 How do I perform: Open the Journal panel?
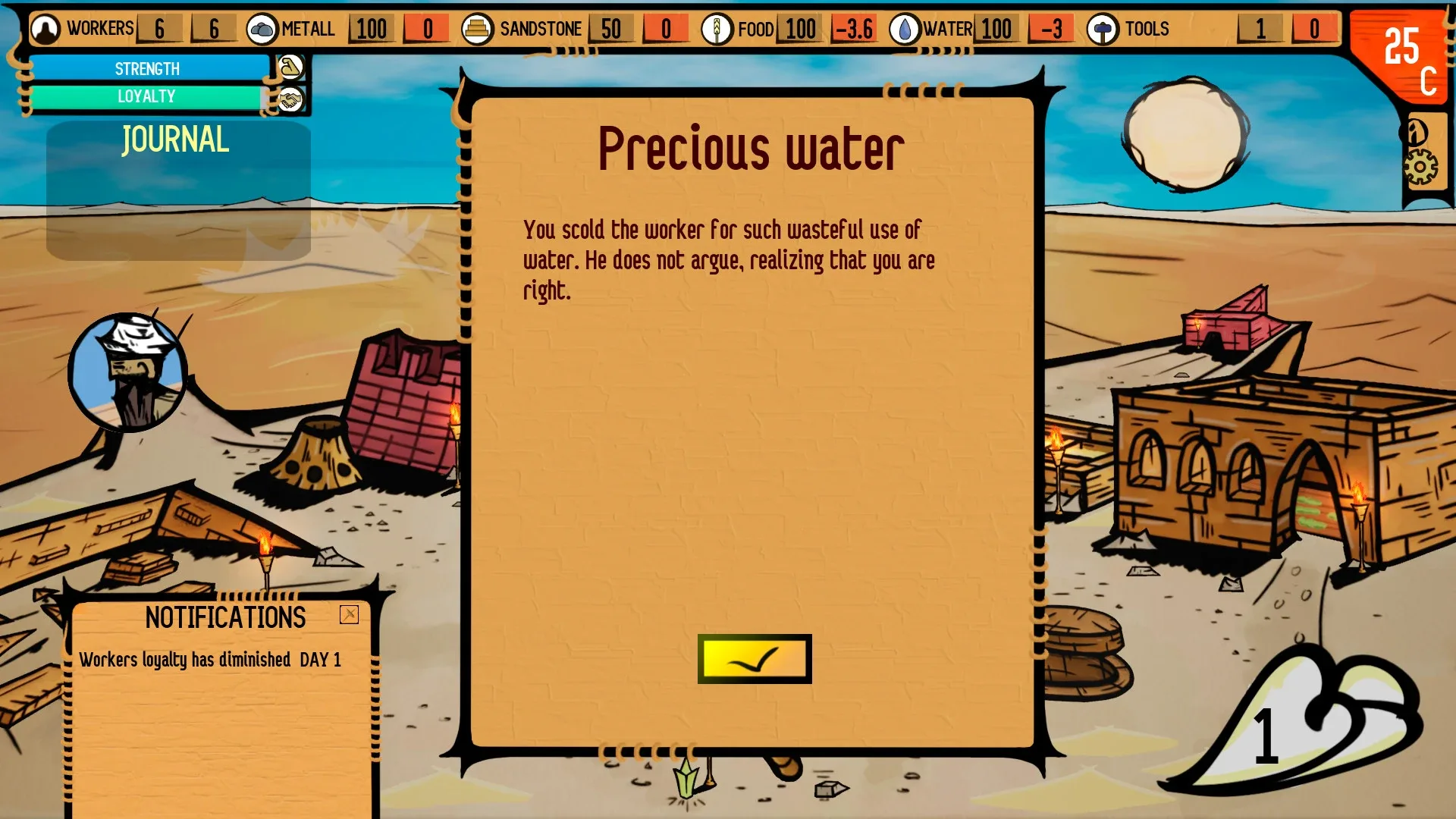click(174, 140)
